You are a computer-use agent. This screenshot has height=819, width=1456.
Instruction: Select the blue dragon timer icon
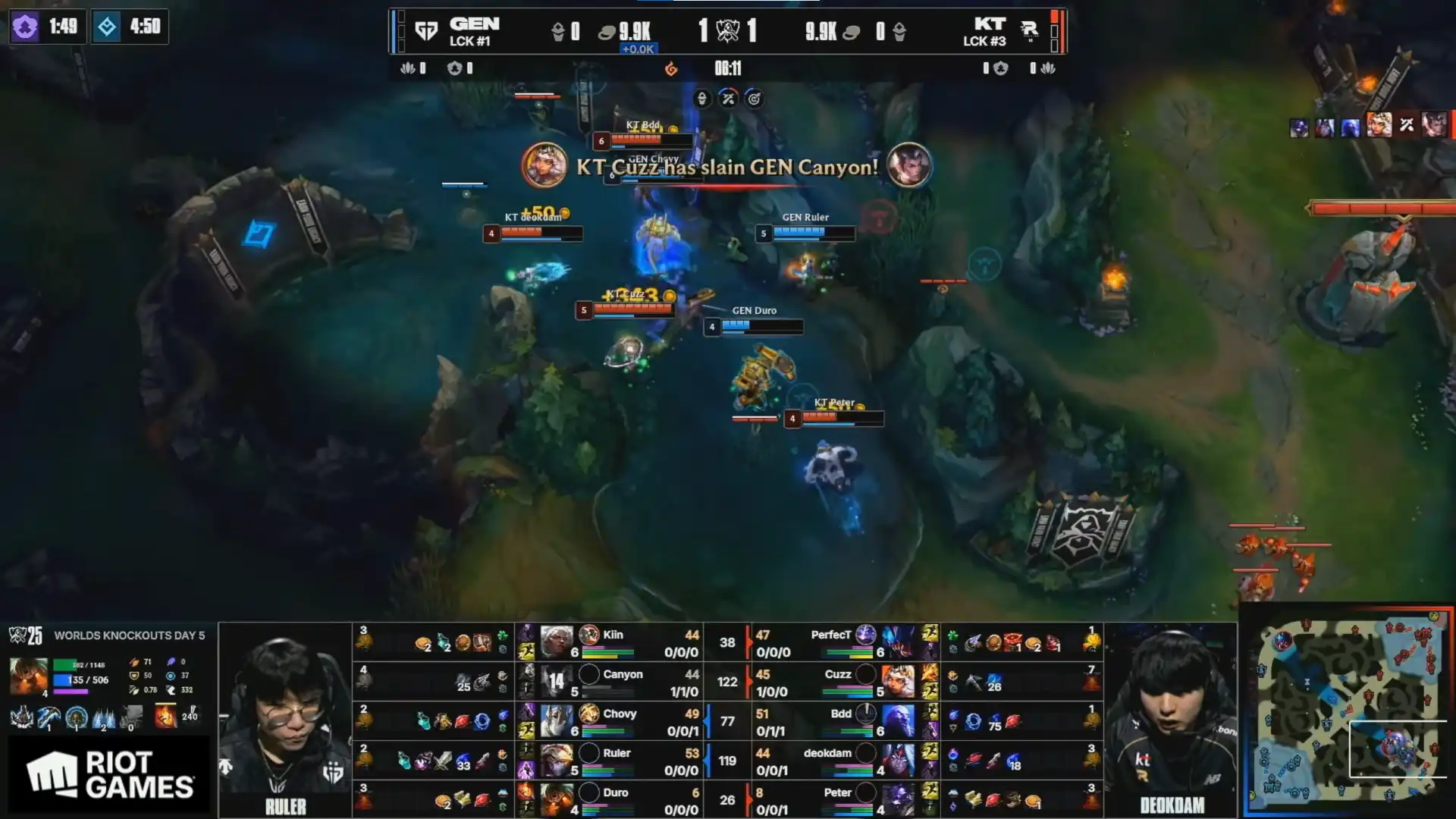coord(107,27)
